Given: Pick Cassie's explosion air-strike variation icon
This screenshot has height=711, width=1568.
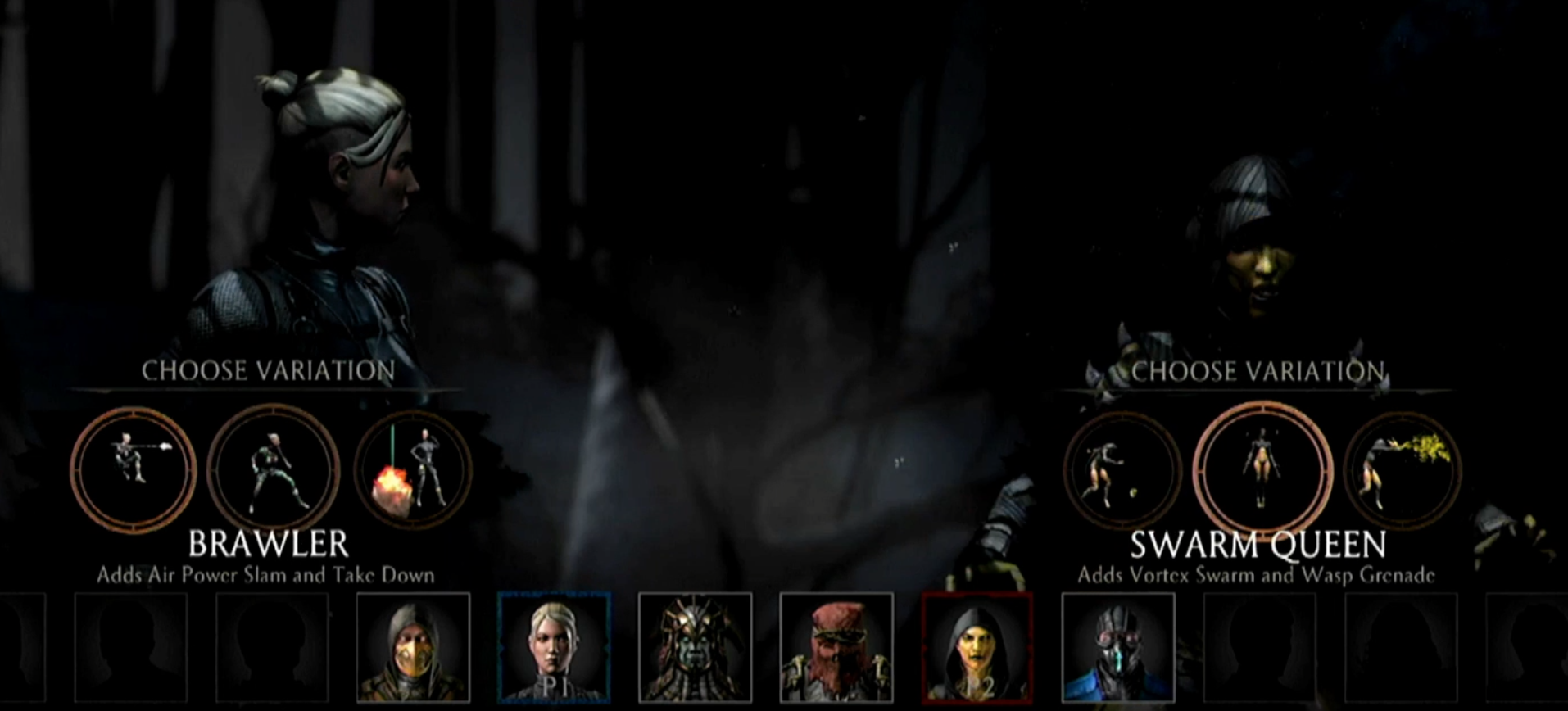Looking at the screenshot, I should point(413,471).
